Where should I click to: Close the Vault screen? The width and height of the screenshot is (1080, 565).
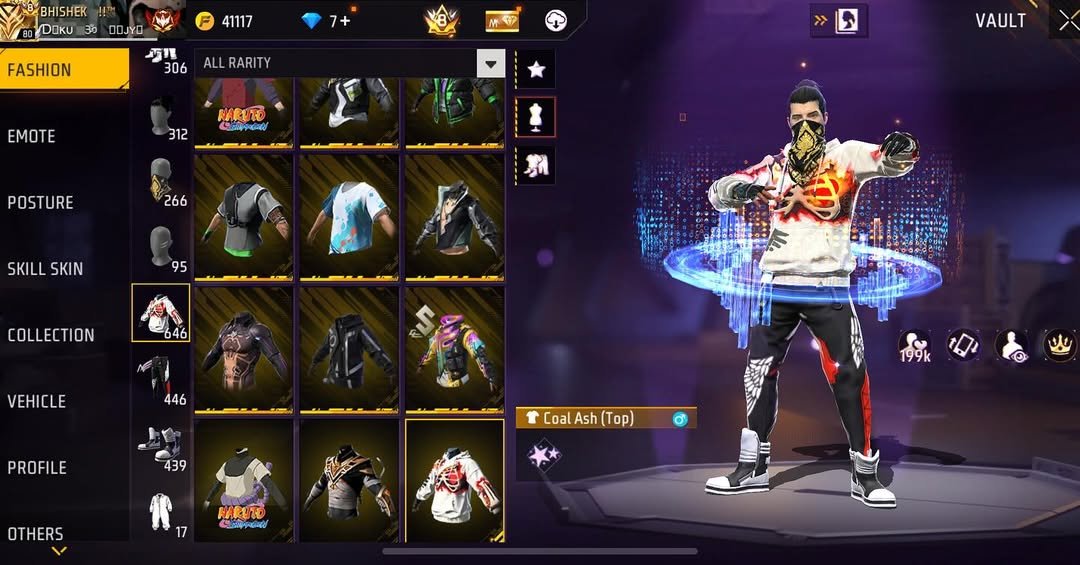[1068, 21]
